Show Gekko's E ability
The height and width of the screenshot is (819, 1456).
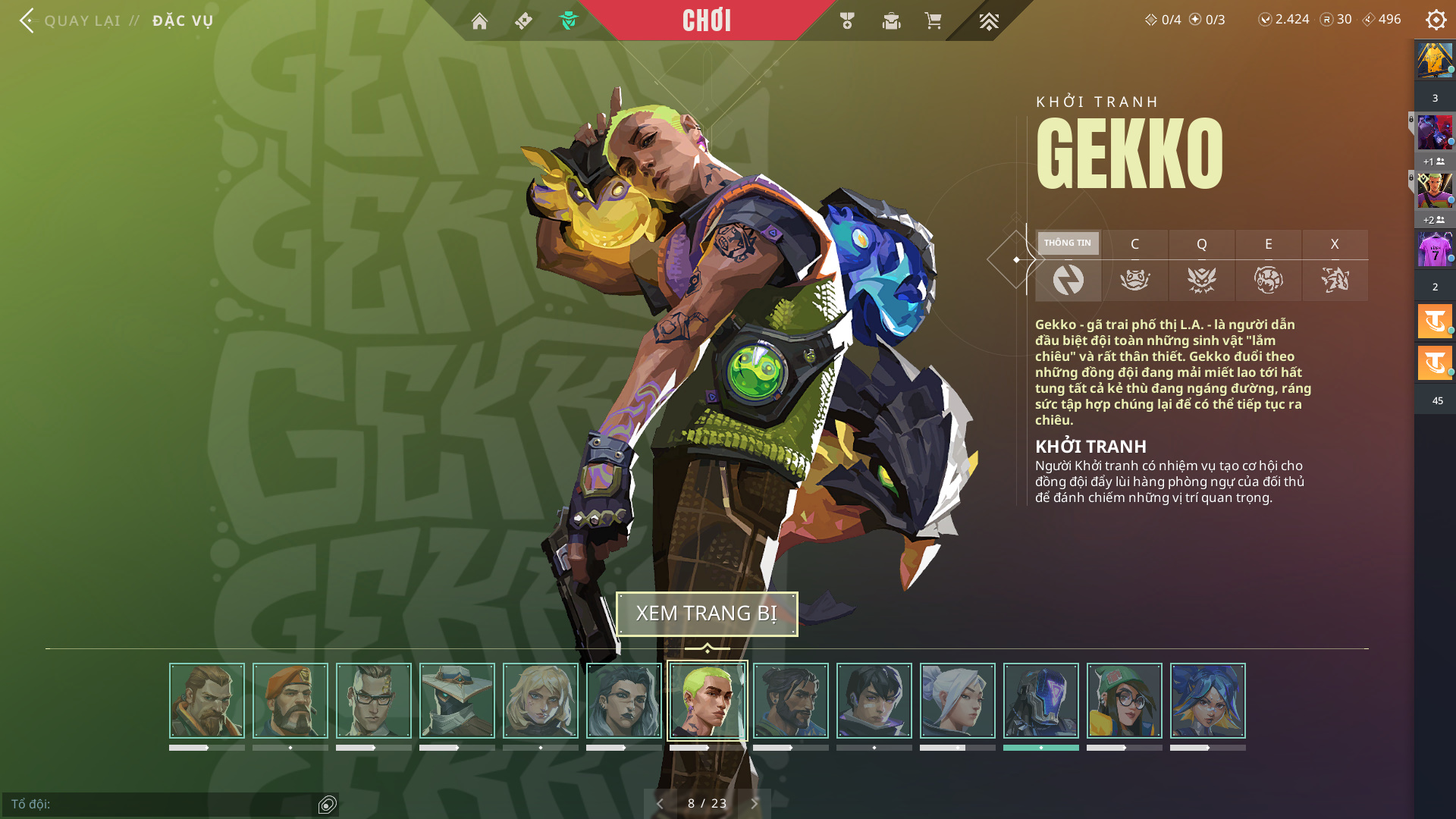click(1268, 265)
